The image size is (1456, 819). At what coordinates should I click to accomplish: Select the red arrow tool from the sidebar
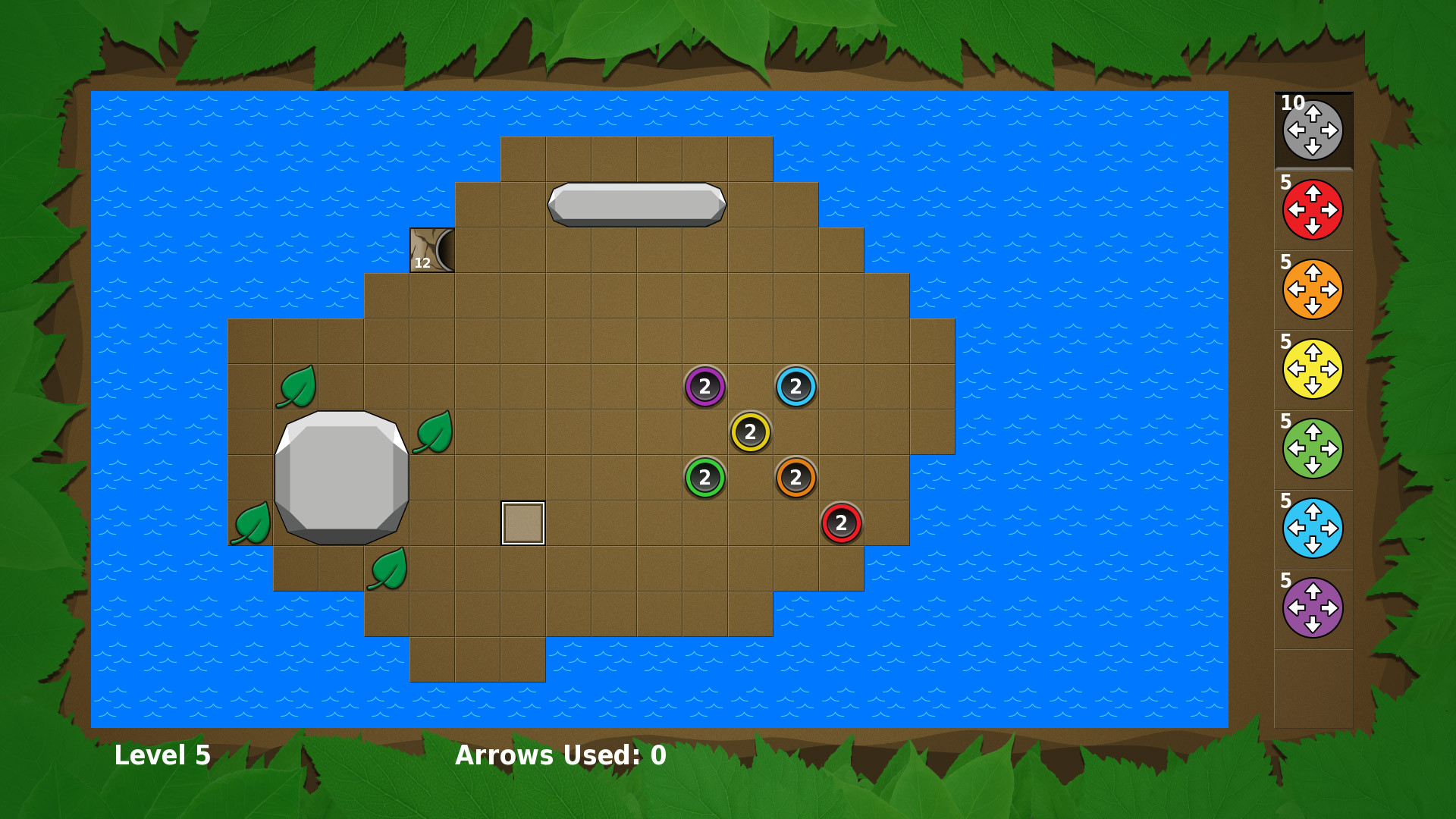[1313, 209]
